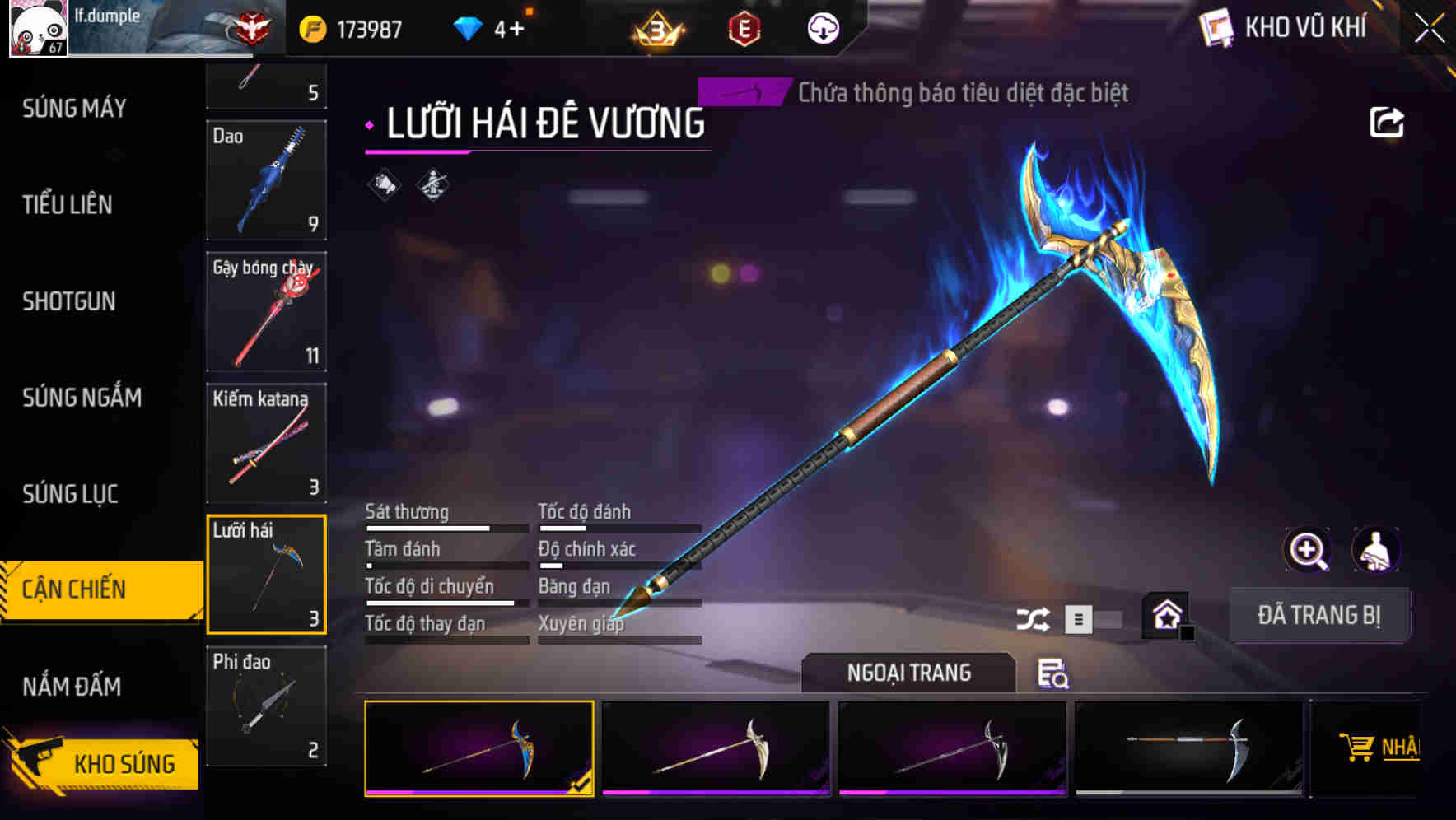
Task: Open the cloud download icon in top bar
Action: (x=821, y=27)
